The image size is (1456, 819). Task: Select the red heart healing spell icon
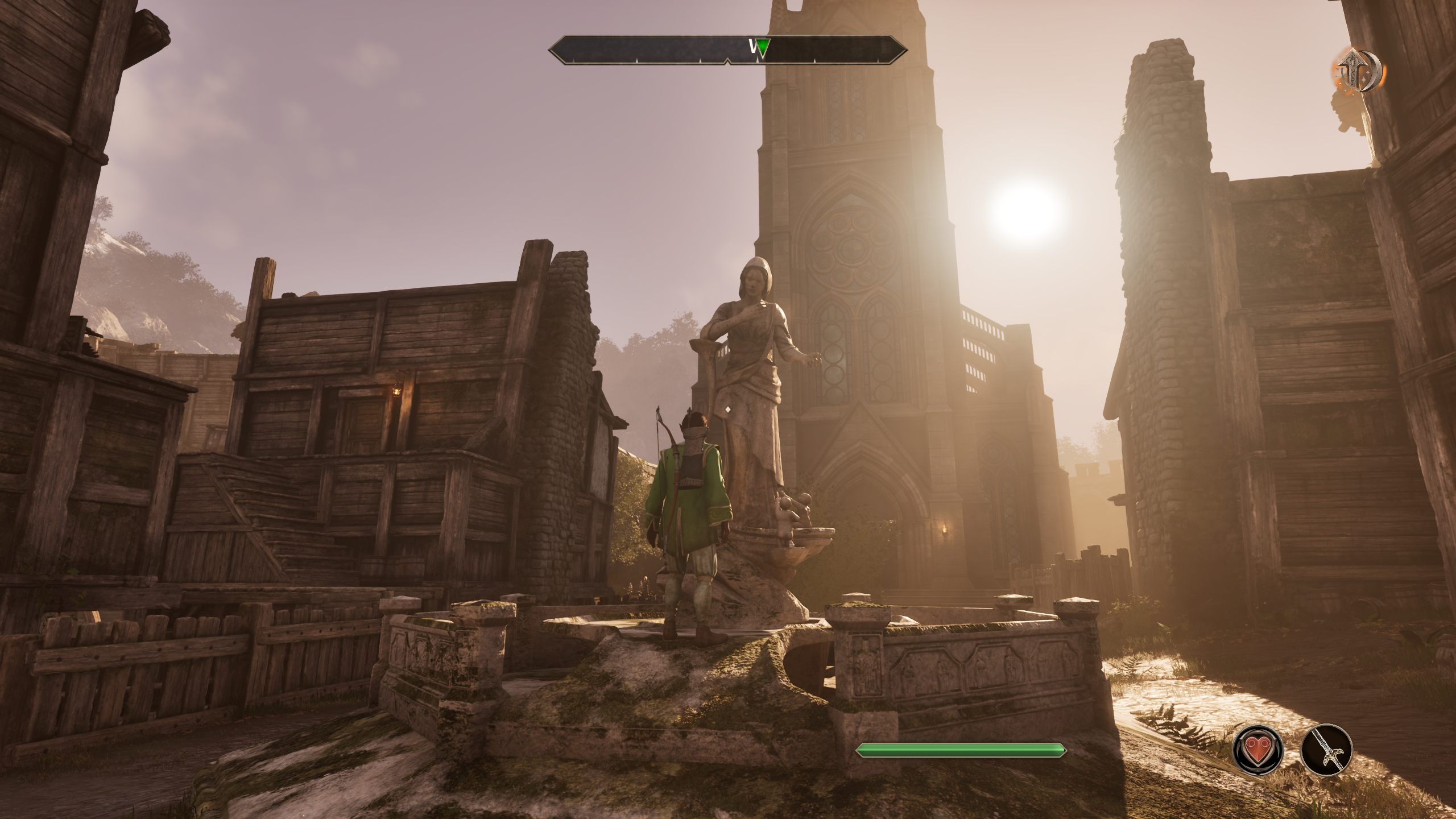coord(1258,750)
